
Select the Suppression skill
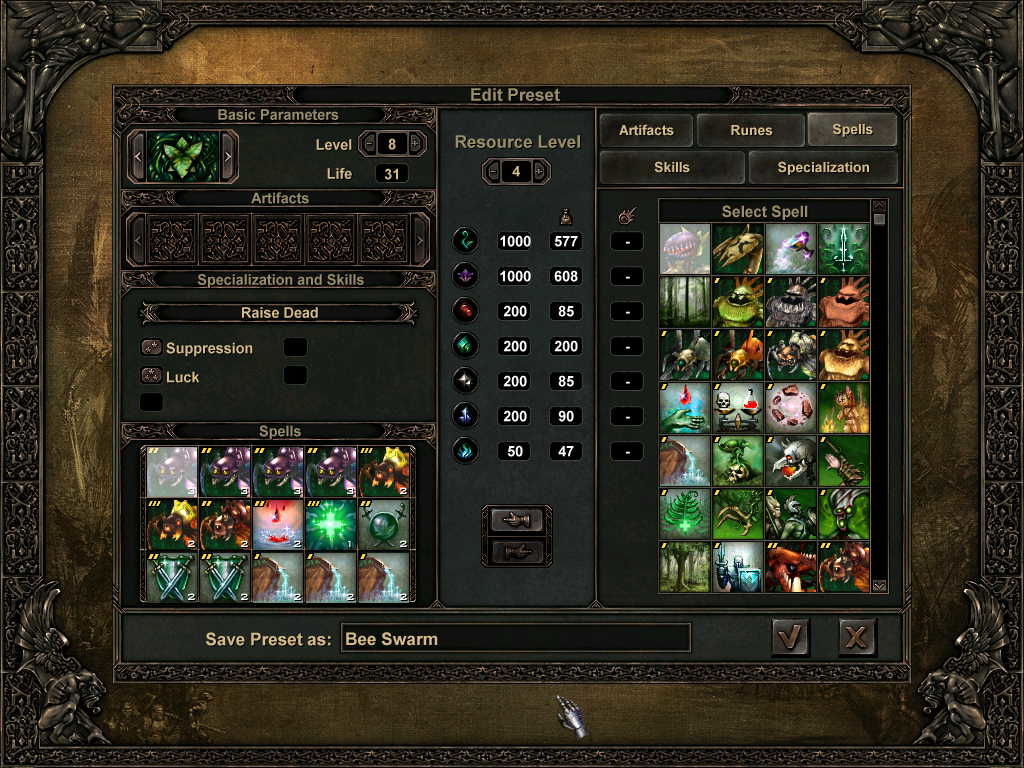pyautogui.click(x=208, y=348)
